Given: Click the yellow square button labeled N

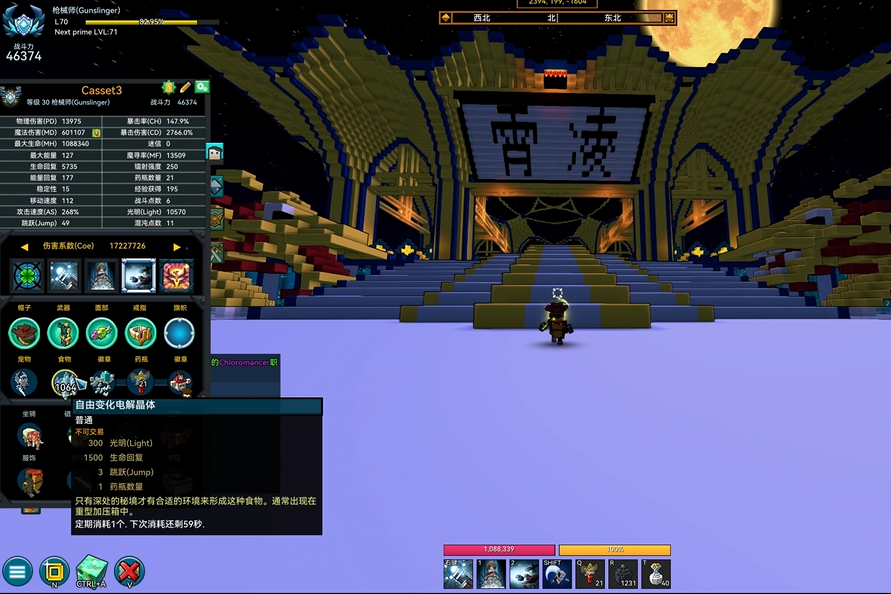Looking at the screenshot, I should coord(54,572).
